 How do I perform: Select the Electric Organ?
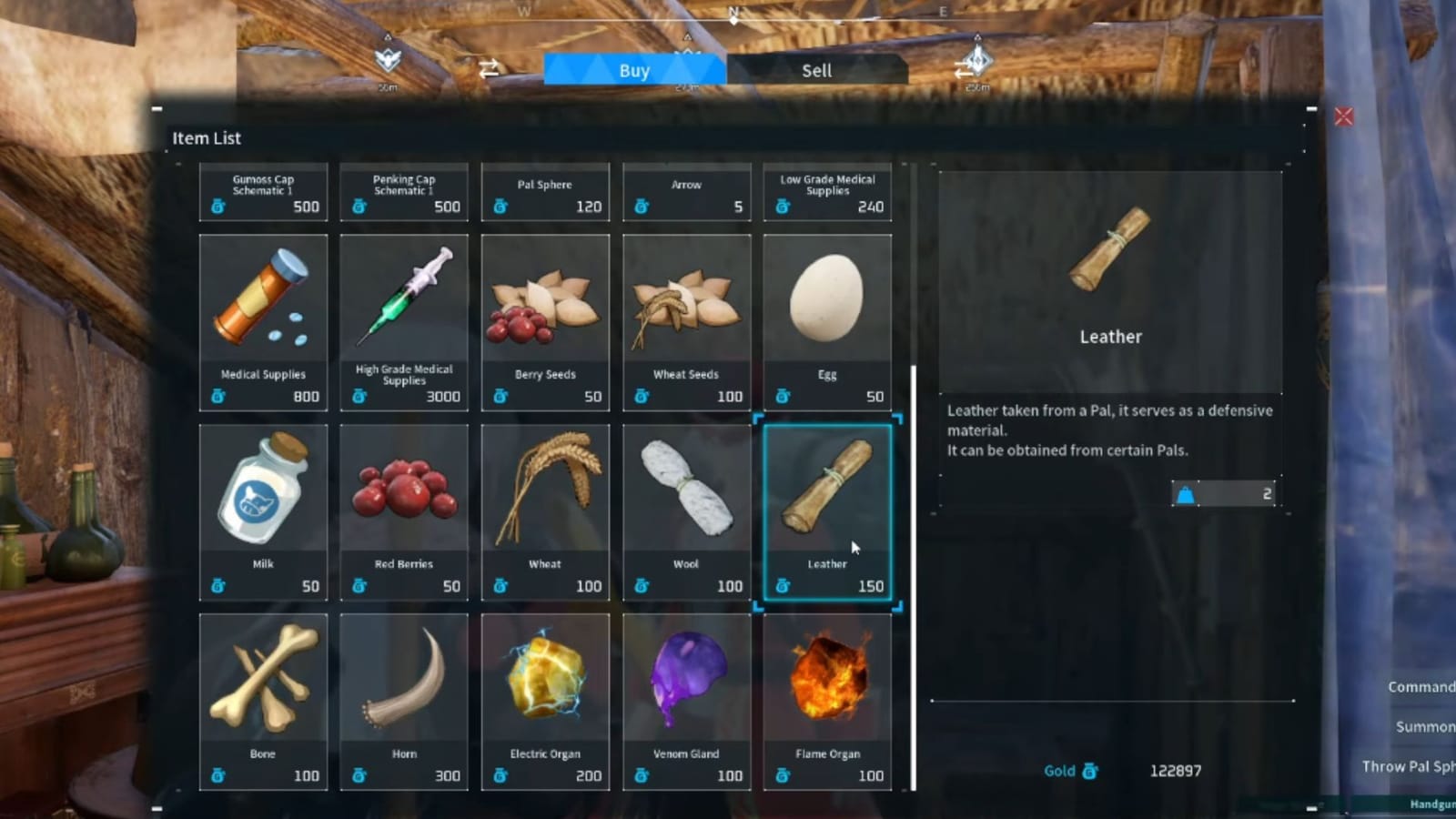pos(545,701)
